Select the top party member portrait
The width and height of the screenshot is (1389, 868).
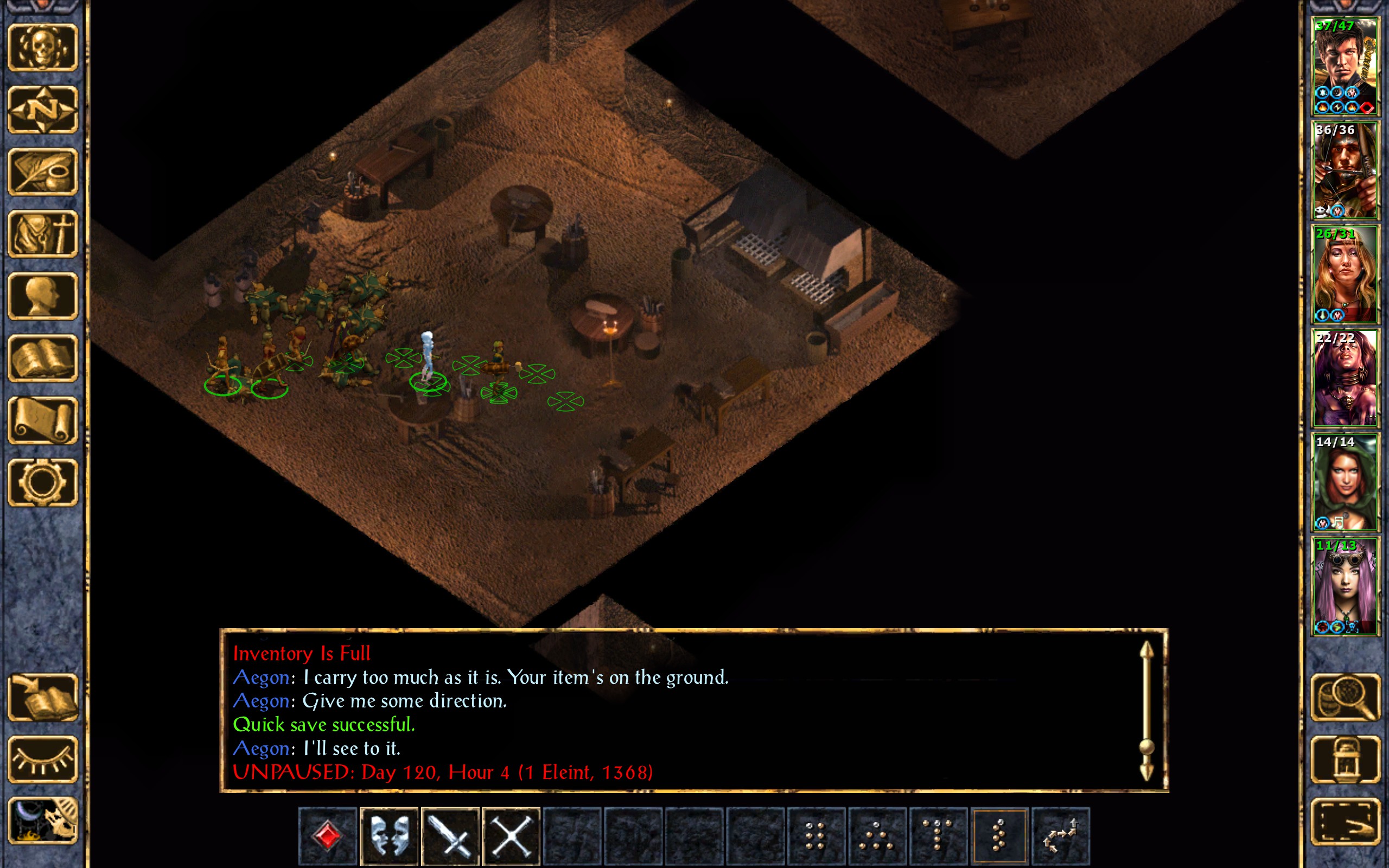tap(1345, 66)
